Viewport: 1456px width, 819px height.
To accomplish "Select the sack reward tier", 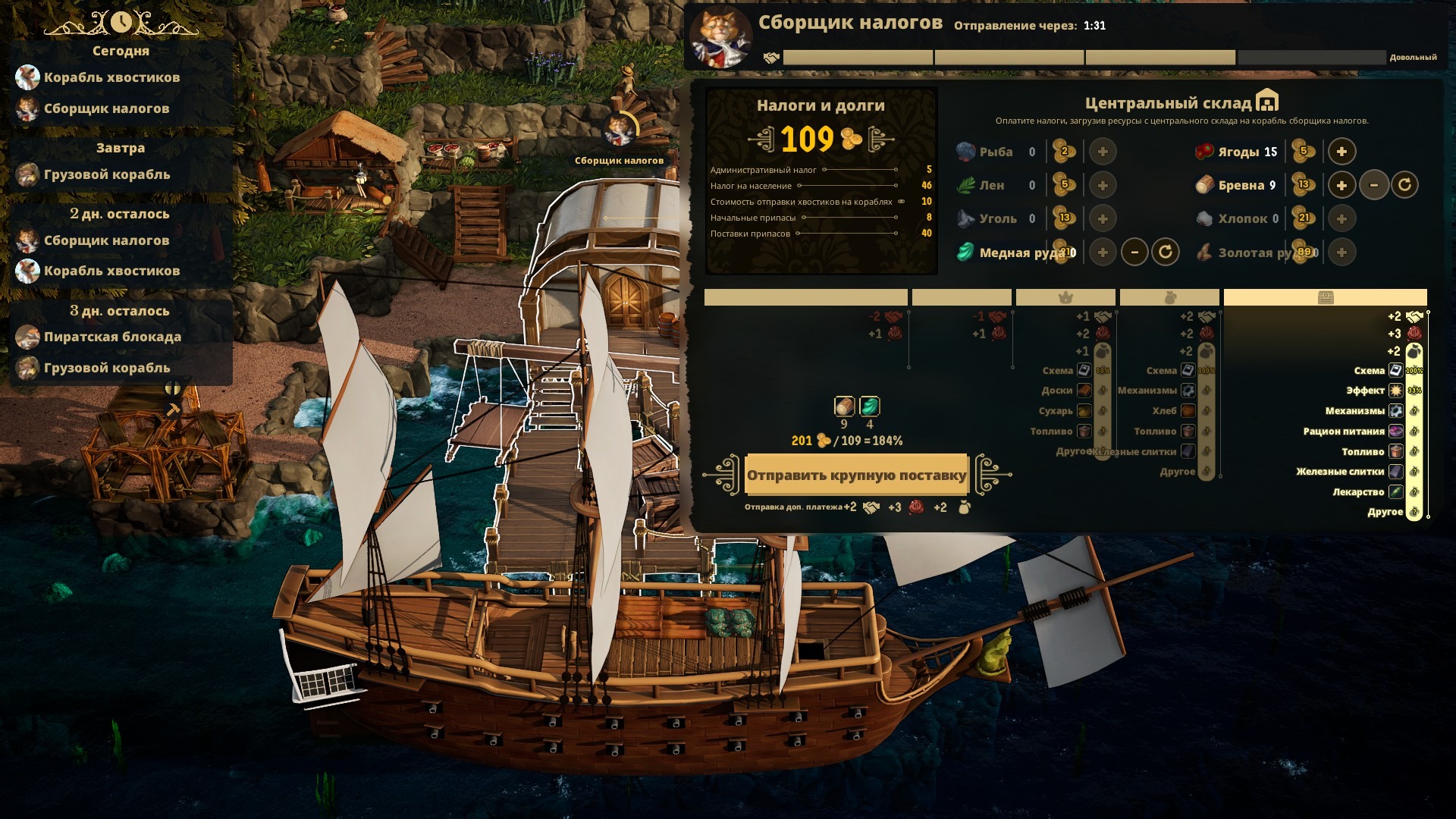I will click(1169, 297).
